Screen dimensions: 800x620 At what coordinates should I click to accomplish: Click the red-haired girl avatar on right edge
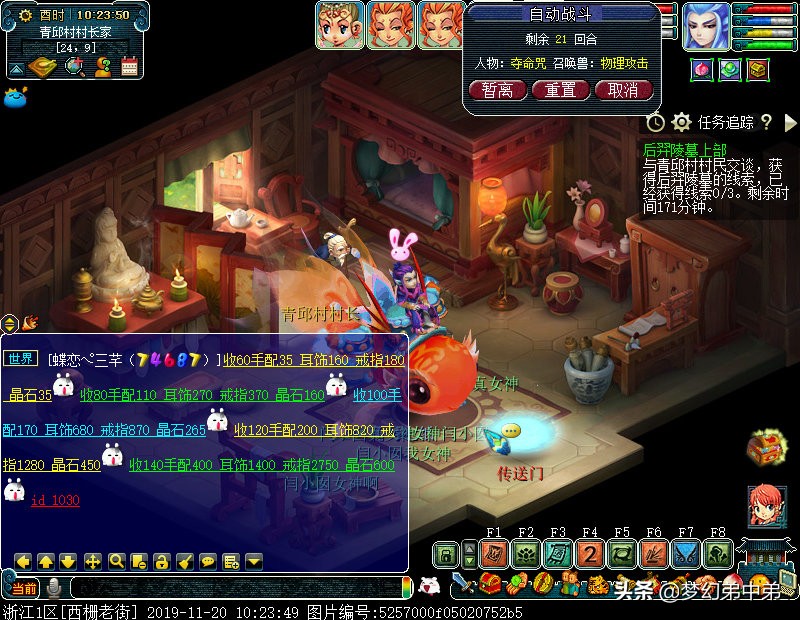[765, 506]
